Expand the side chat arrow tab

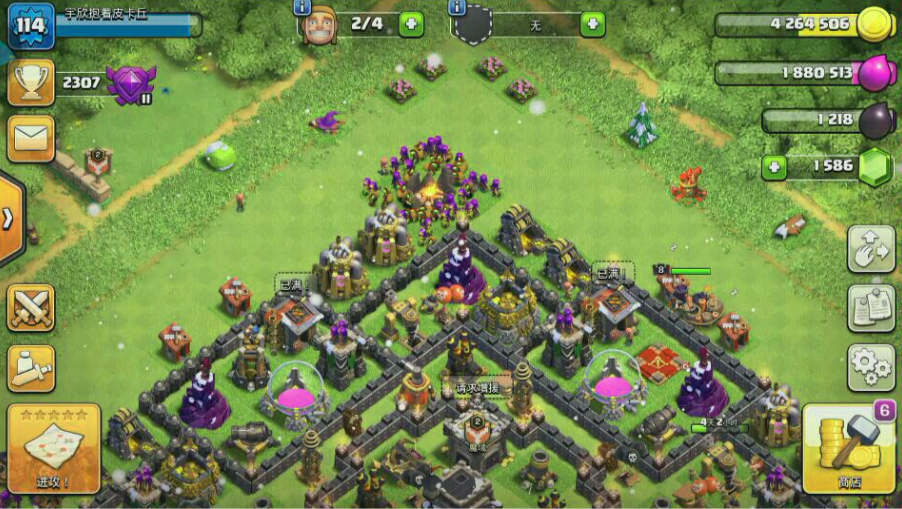[x=9, y=219]
